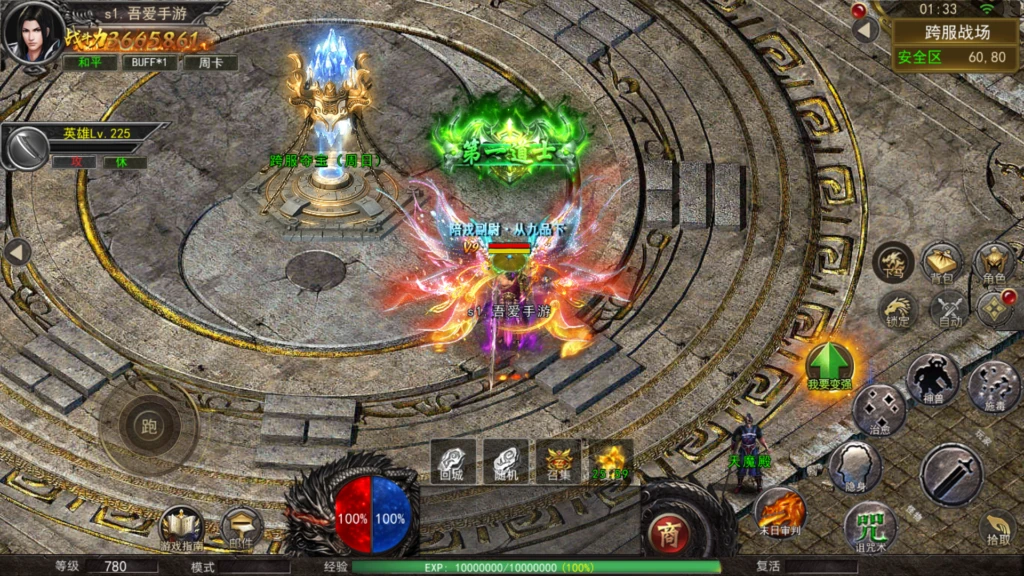Use the 回城 return-to-town item
The image size is (1024, 576).
453,461
